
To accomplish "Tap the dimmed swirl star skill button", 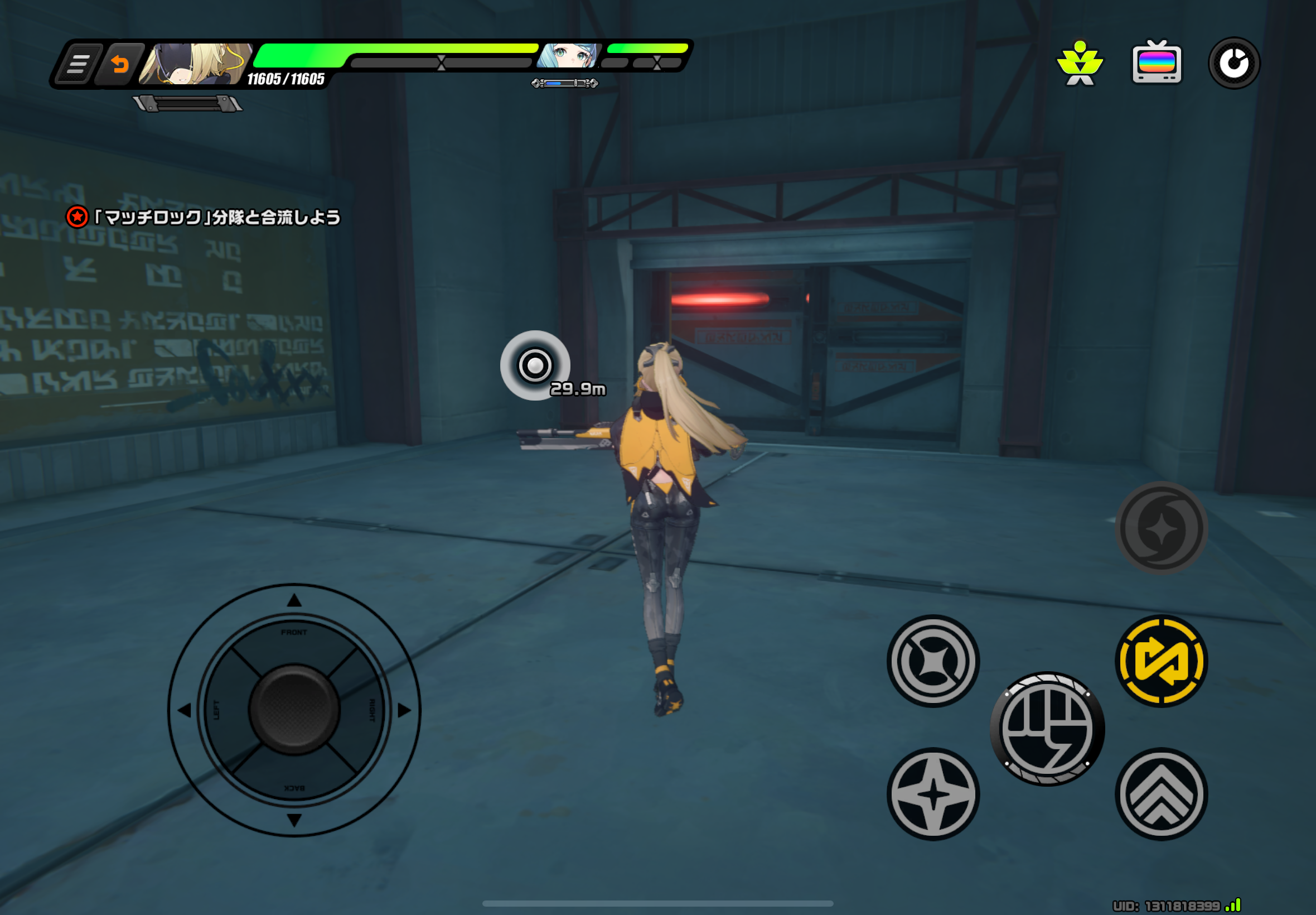I will (x=1161, y=528).
